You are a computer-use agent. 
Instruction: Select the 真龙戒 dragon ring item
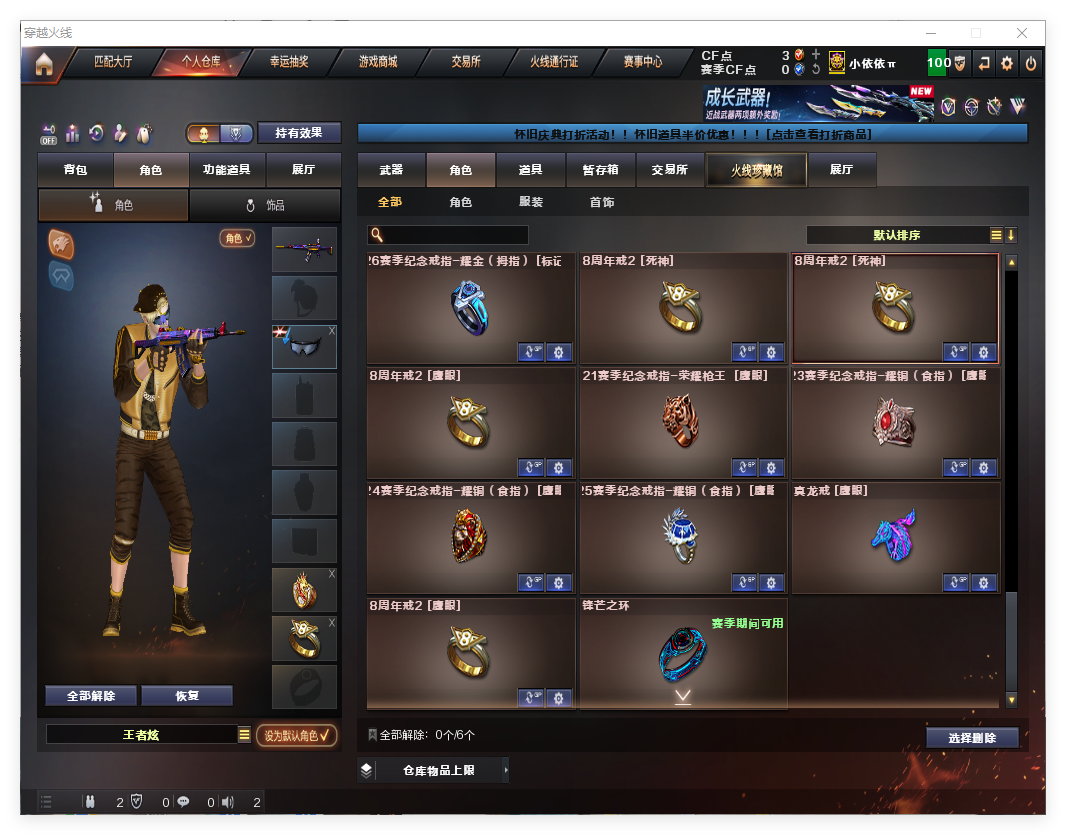point(896,538)
